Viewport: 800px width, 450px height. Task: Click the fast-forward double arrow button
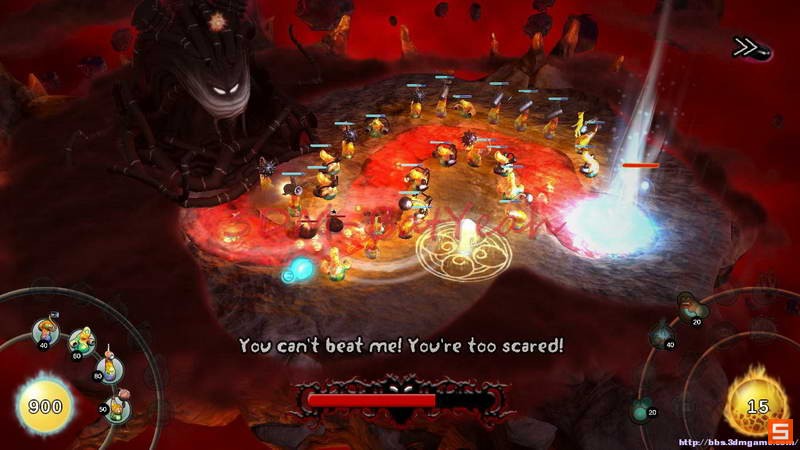point(745,47)
